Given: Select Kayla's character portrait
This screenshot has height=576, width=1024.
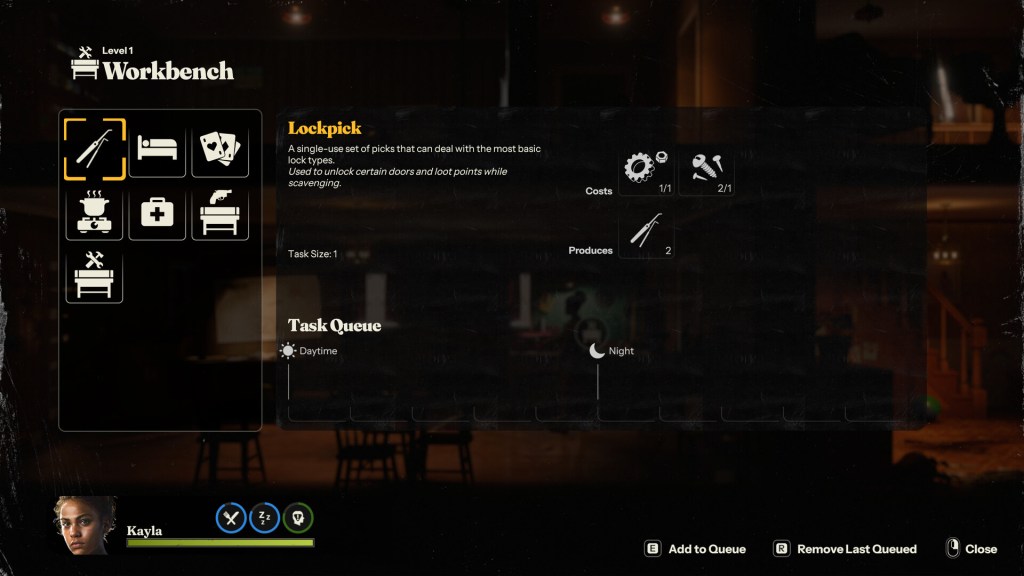Looking at the screenshot, I should click(x=85, y=525).
